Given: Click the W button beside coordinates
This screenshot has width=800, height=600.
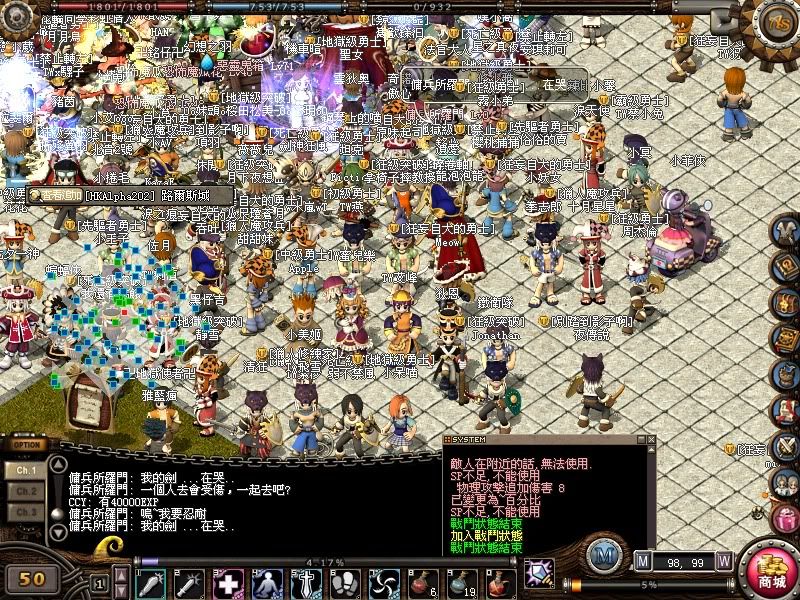Looking at the screenshot, I should (x=724, y=560).
